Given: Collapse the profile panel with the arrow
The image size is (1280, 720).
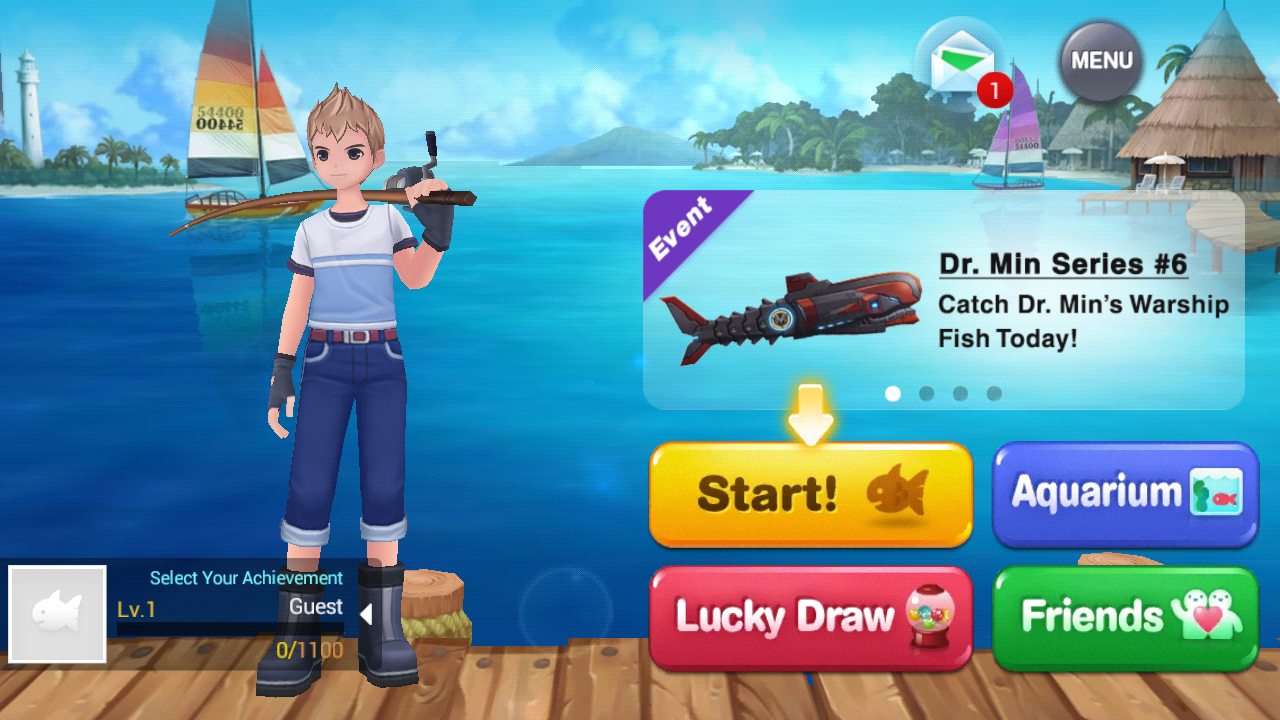Looking at the screenshot, I should click(366, 614).
